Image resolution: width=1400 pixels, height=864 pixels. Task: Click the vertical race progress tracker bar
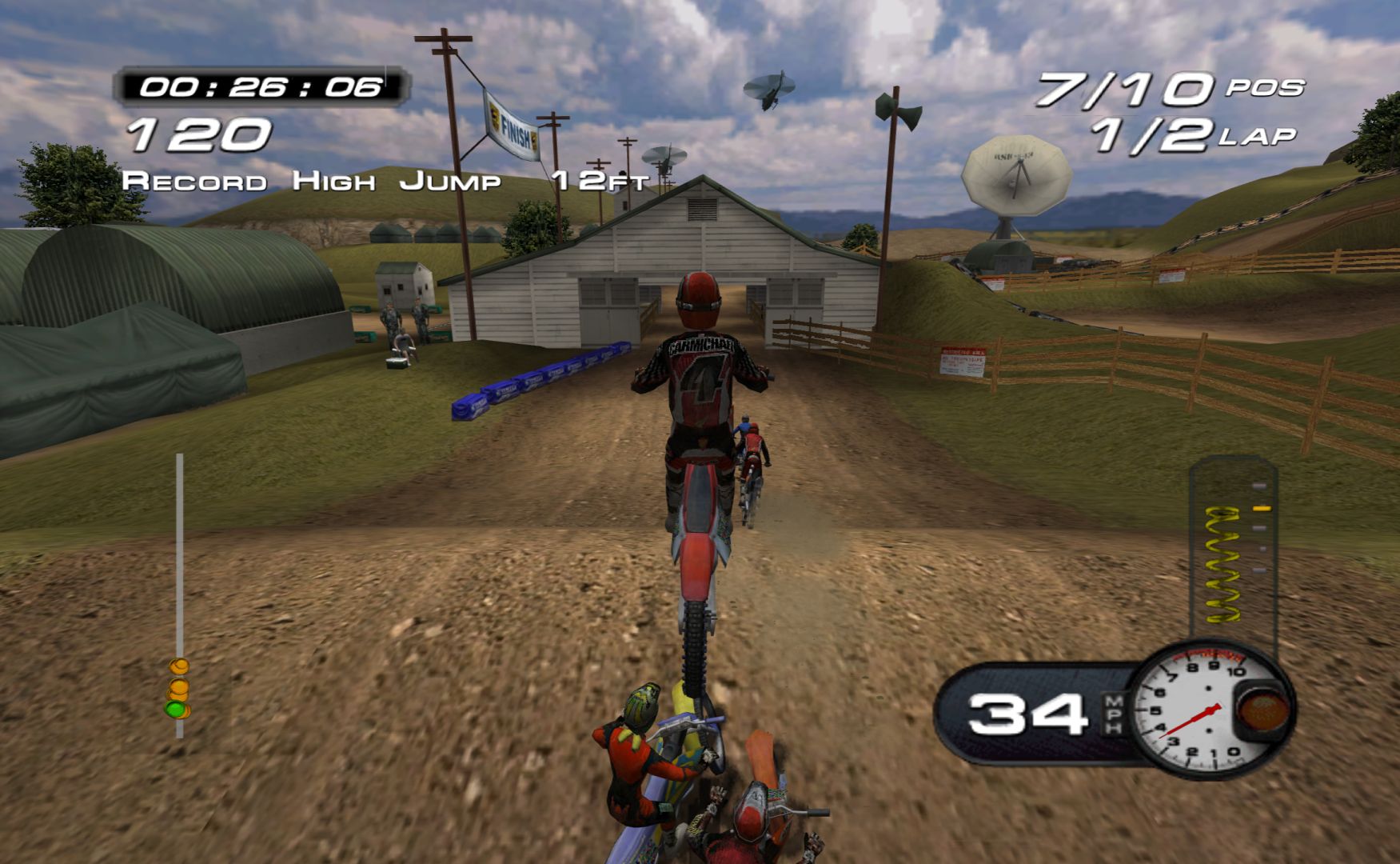click(x=179, y=592)
